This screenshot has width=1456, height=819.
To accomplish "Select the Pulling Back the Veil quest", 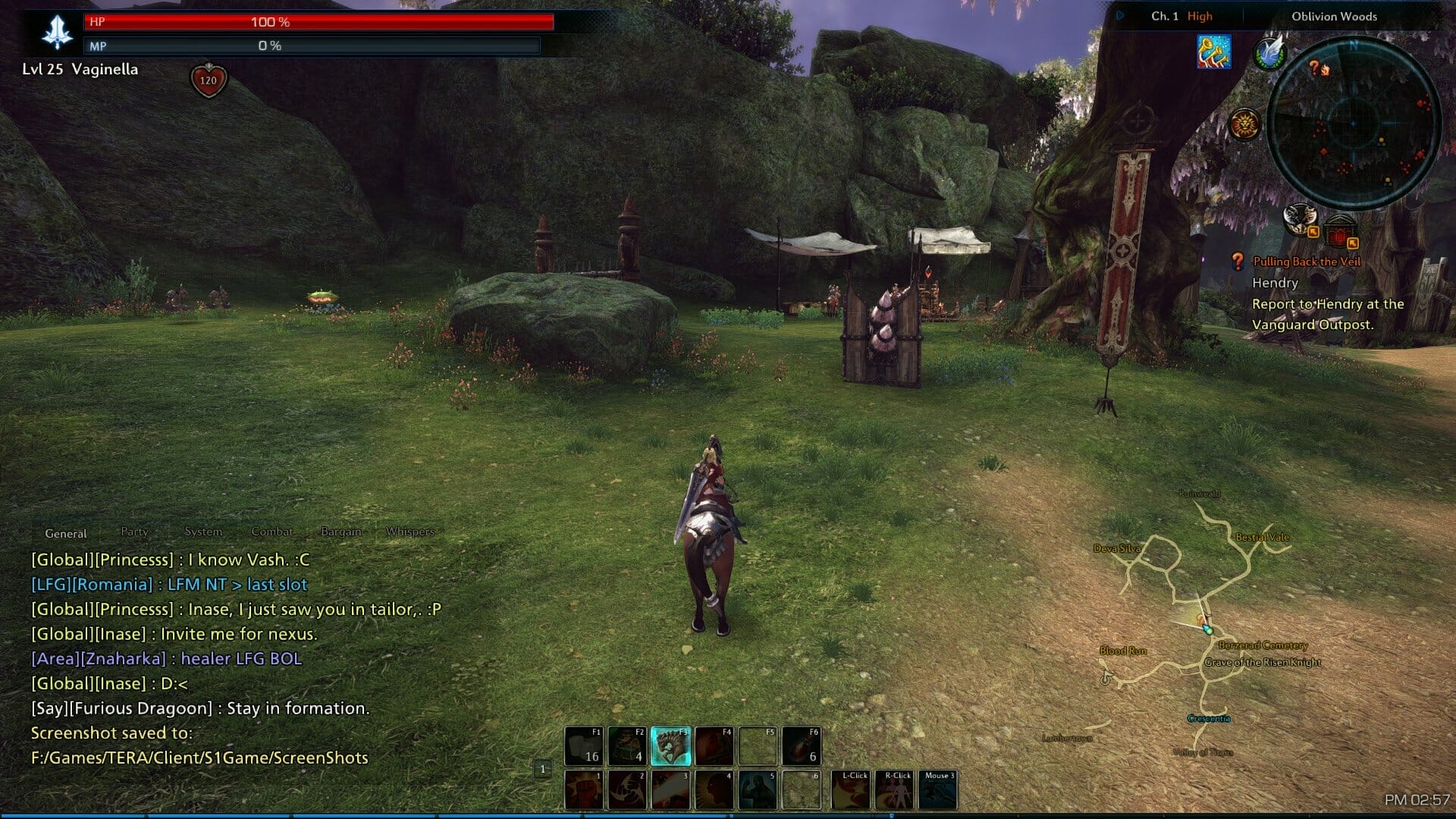I will [x=1307, y=262].
